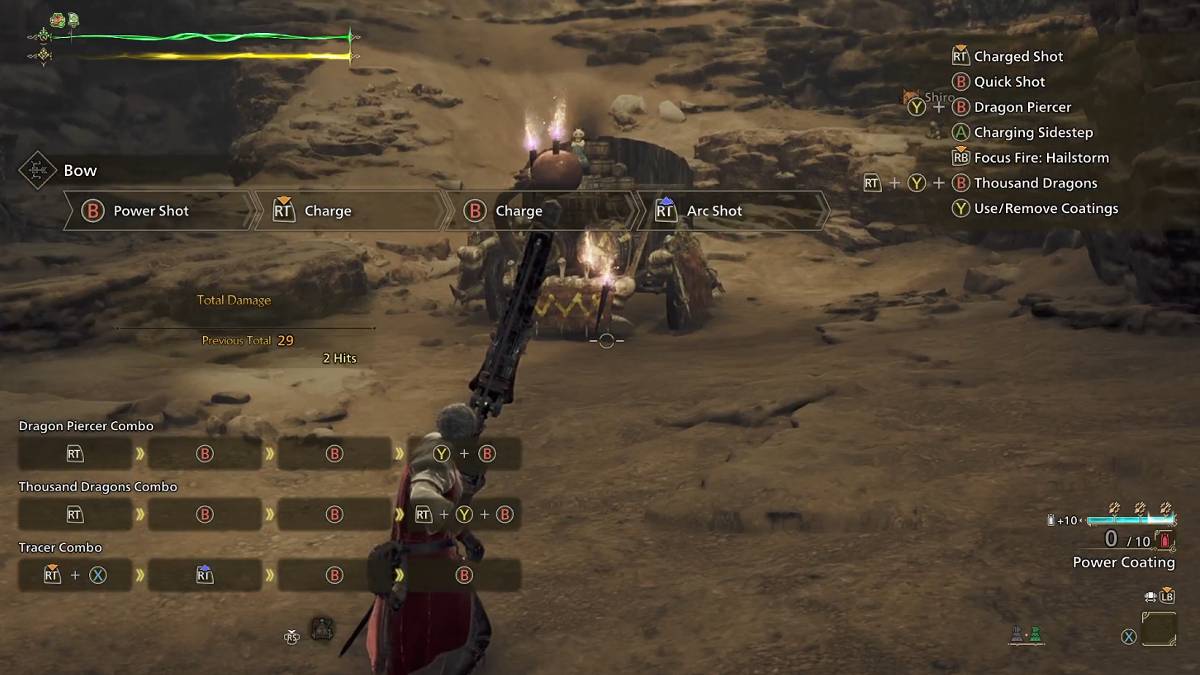Open the empty item bar slot
The height and width of the screenshot is (675, 1200).
click(x=1159, y=628)
